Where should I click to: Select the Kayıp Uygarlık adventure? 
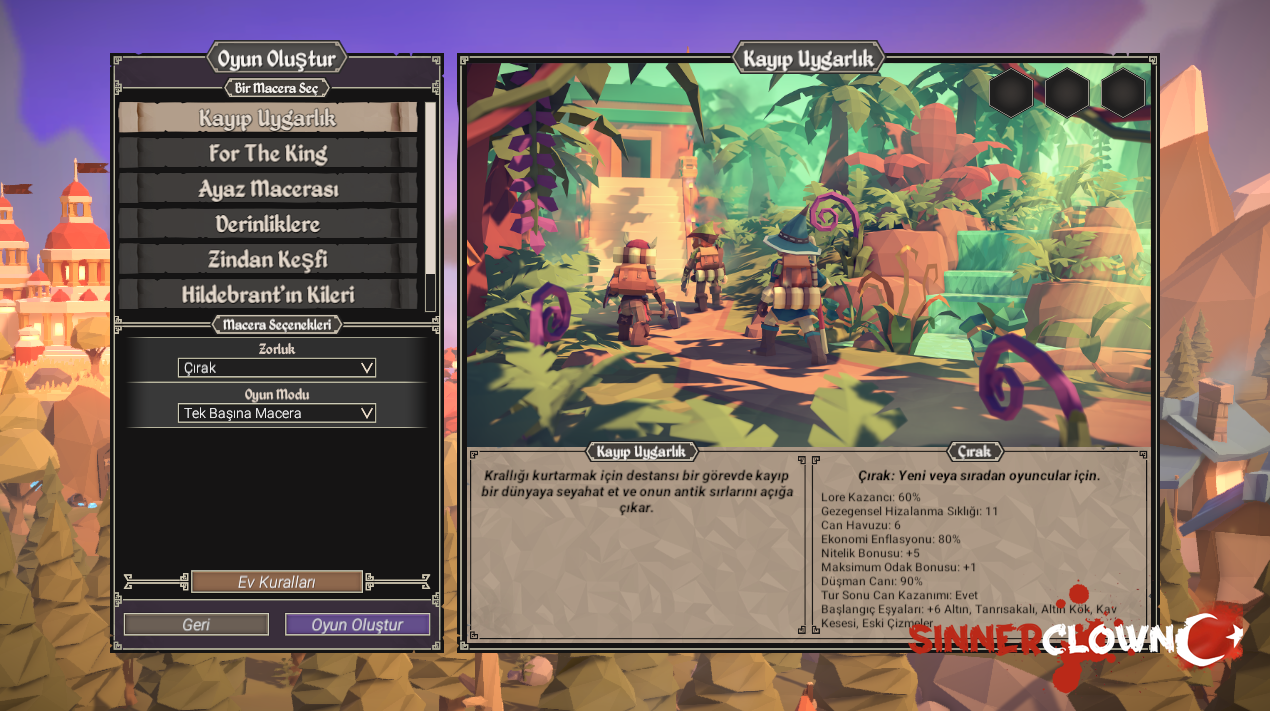pyautogui.click(x=267, y=118)
